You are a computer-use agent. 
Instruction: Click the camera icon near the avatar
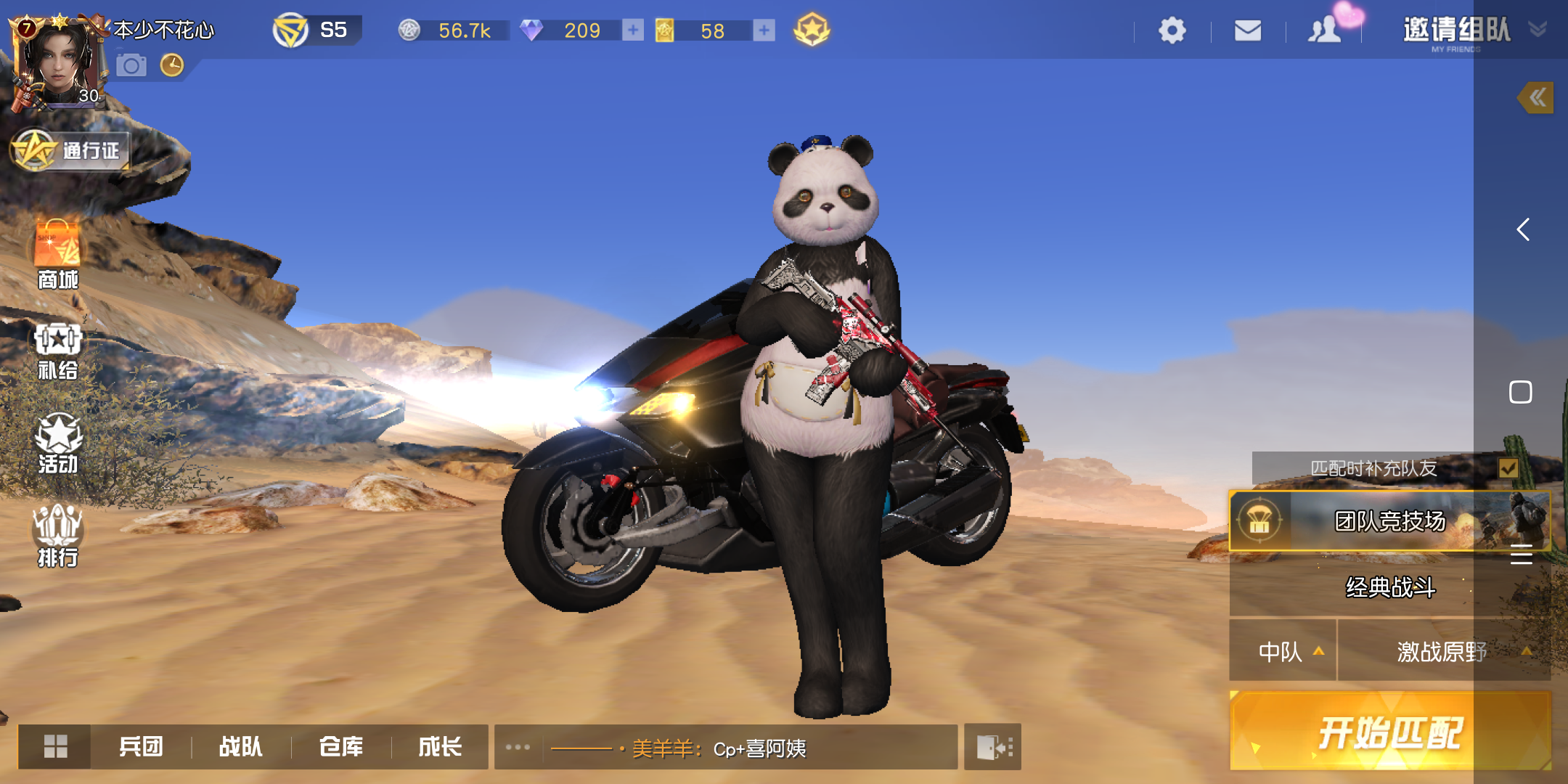[131, 65]
